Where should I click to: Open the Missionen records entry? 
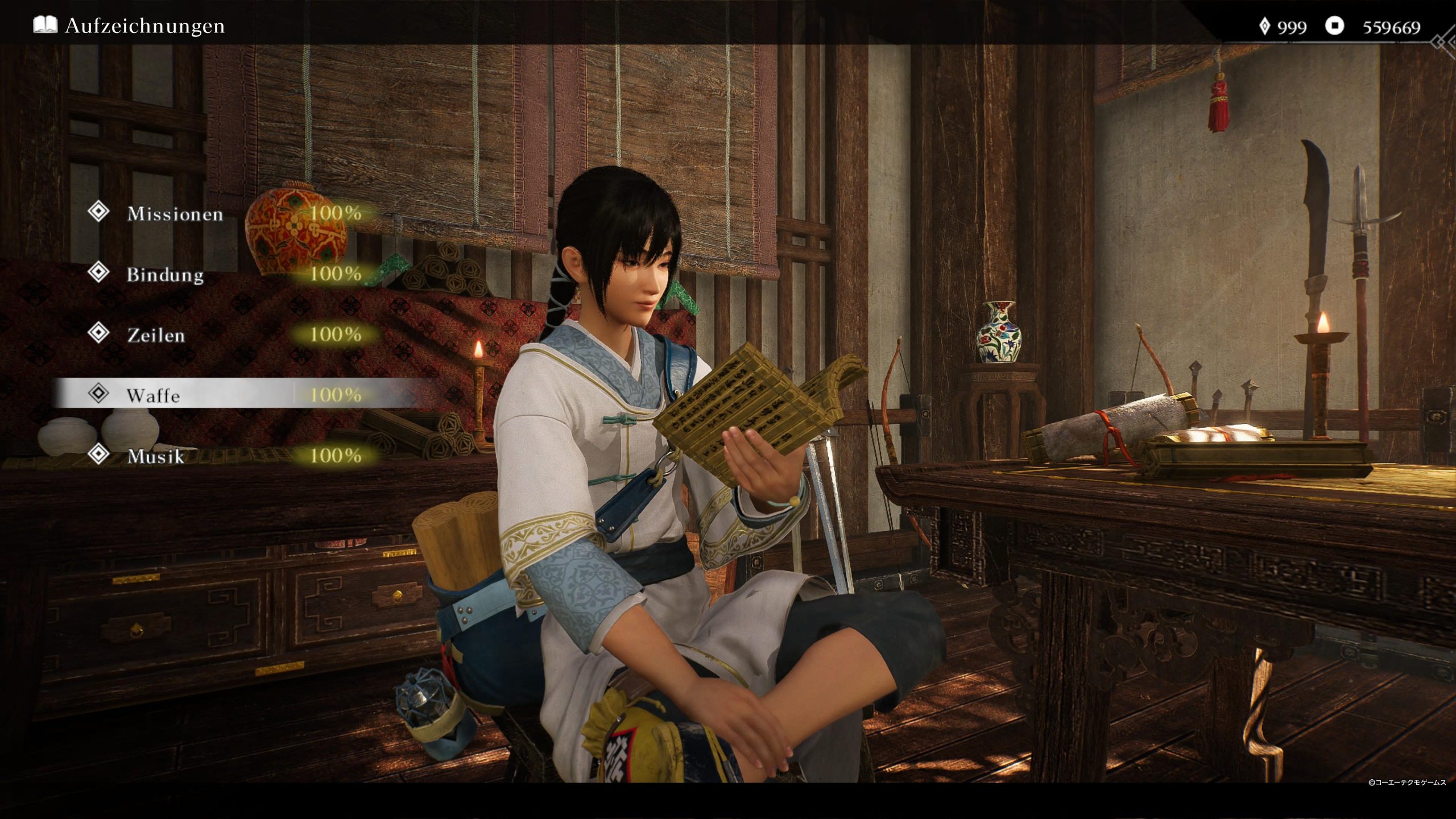175,214
